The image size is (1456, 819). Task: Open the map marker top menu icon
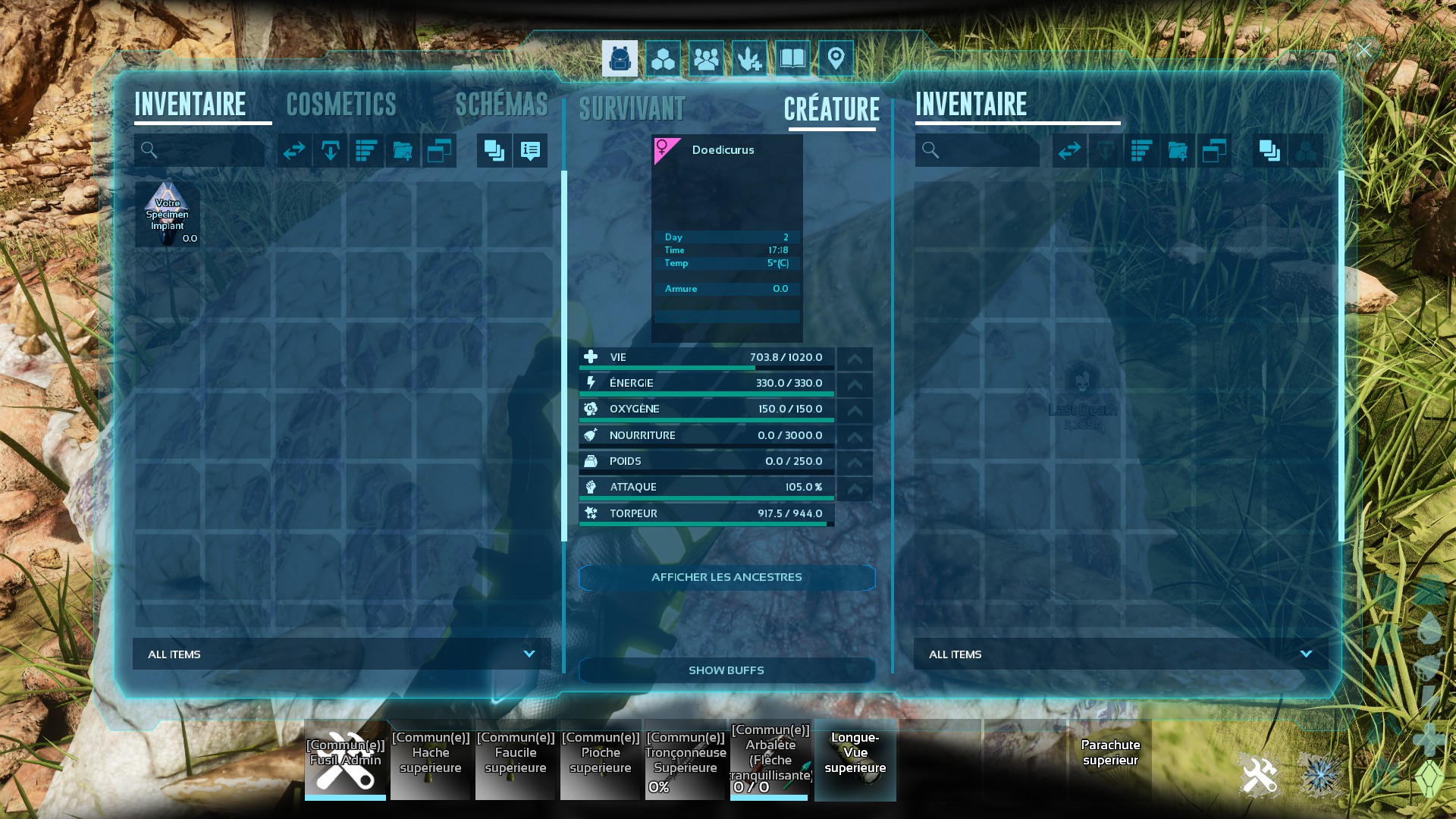(x=836, y=58)
